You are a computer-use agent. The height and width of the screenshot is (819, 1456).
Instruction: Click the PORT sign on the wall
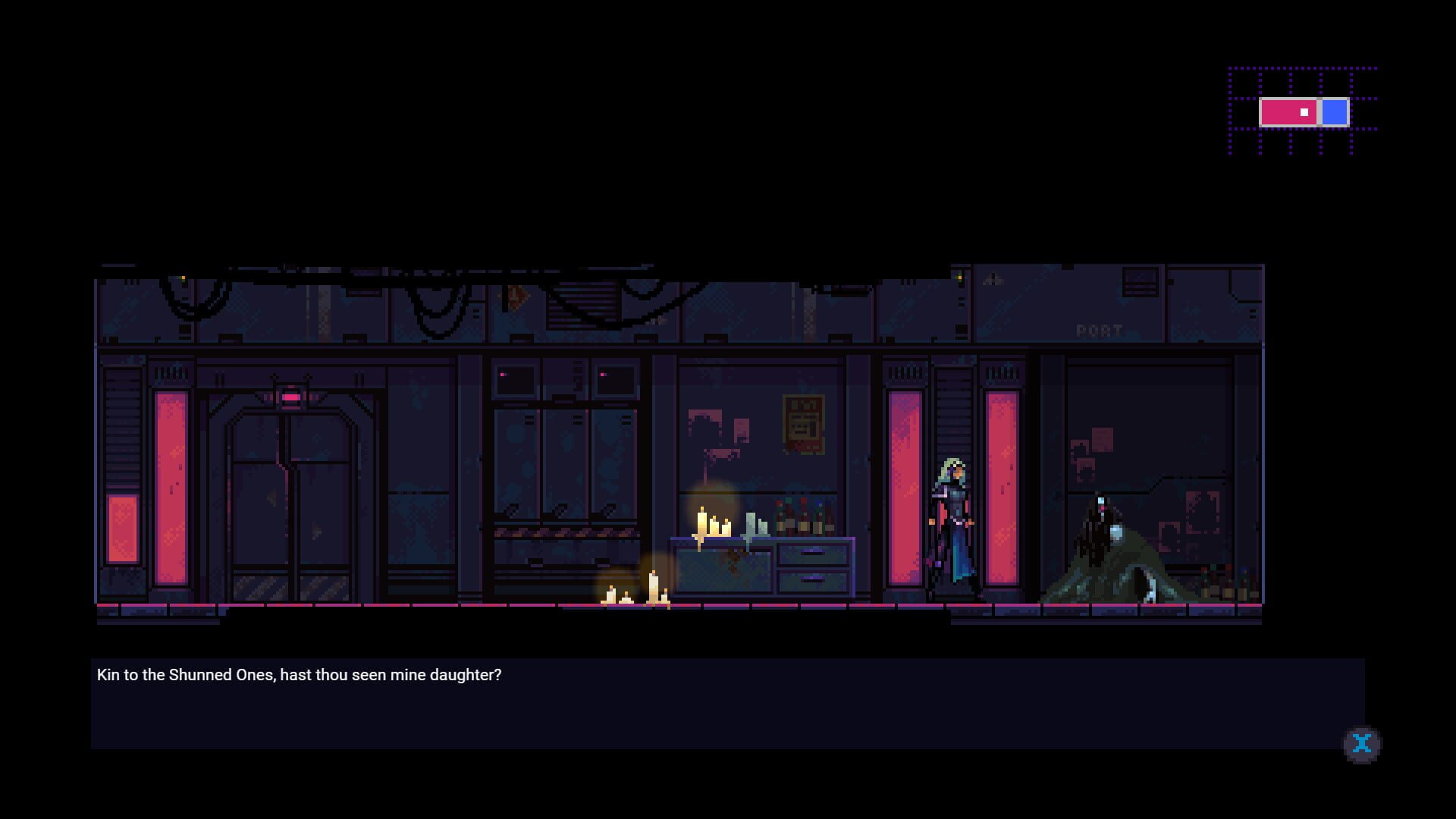click(x=1100, y=329)
